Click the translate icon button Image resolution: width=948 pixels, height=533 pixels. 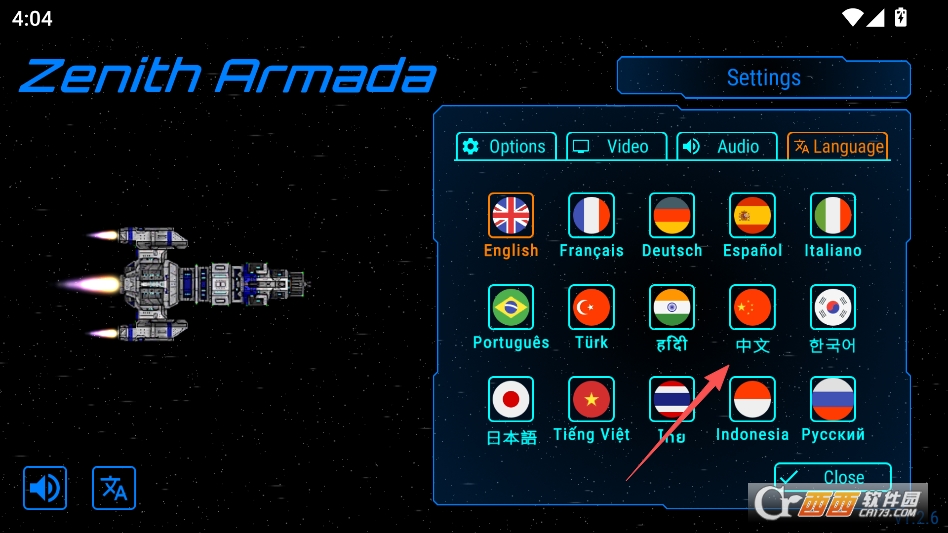tap(114, 488)
